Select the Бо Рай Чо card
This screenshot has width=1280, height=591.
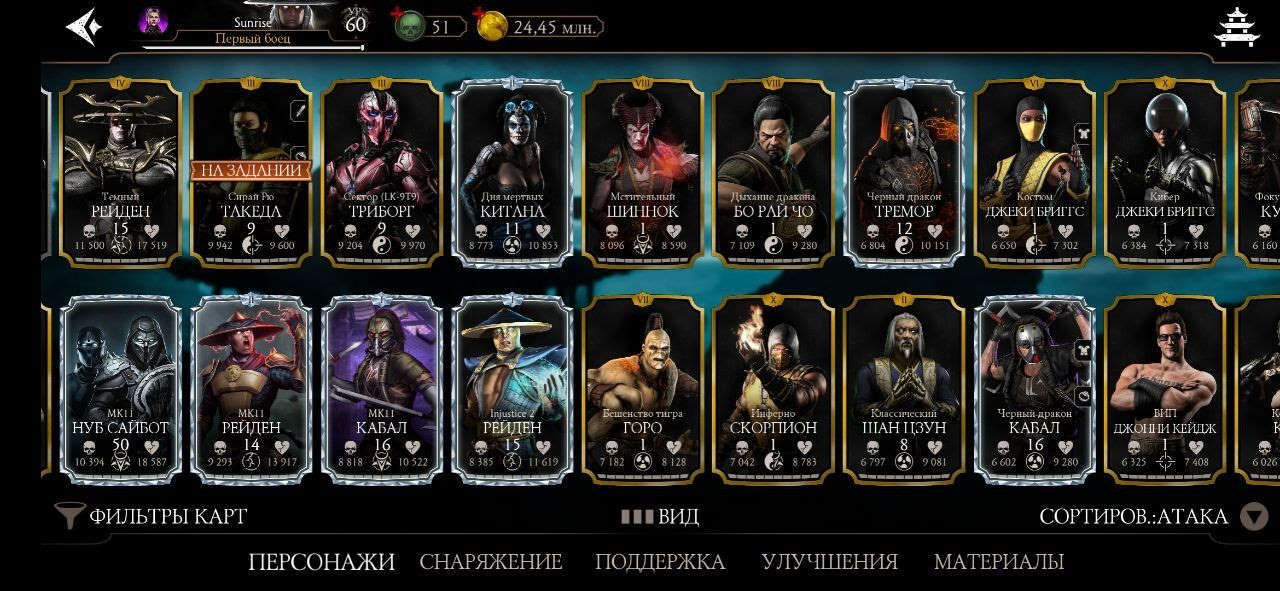coord(772,172)
